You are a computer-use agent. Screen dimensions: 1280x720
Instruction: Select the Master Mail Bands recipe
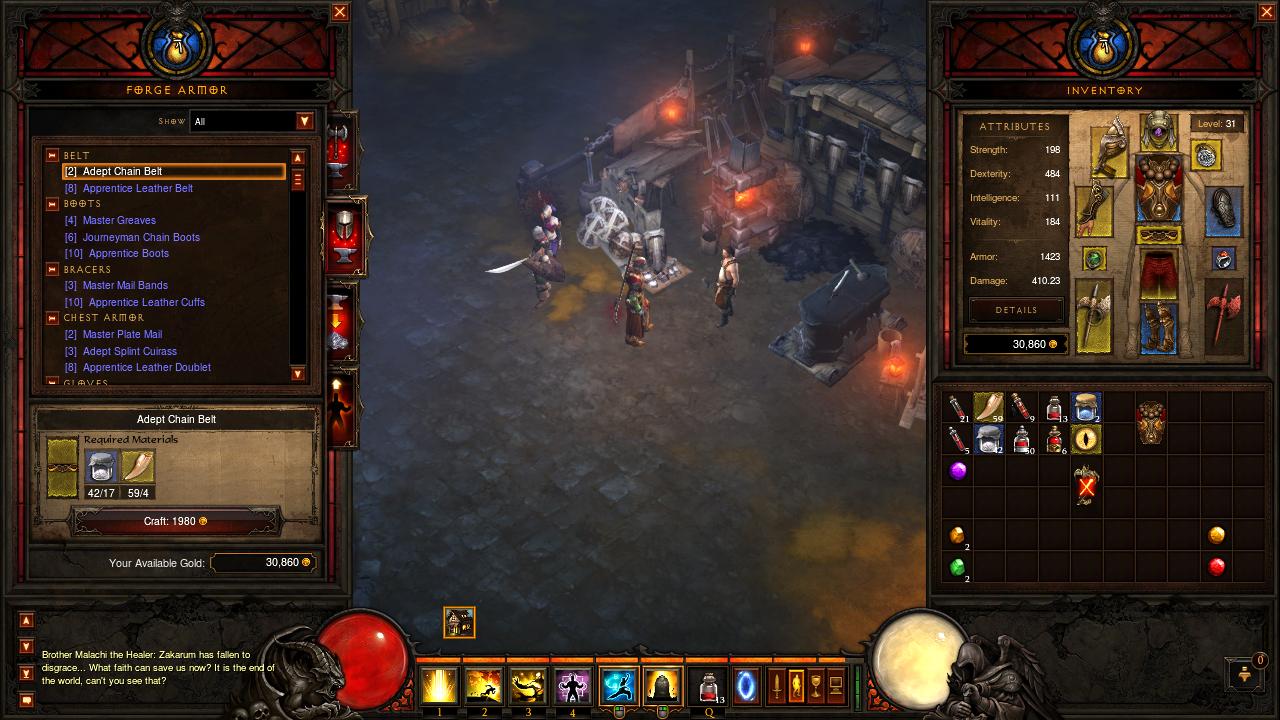point(125,285)
